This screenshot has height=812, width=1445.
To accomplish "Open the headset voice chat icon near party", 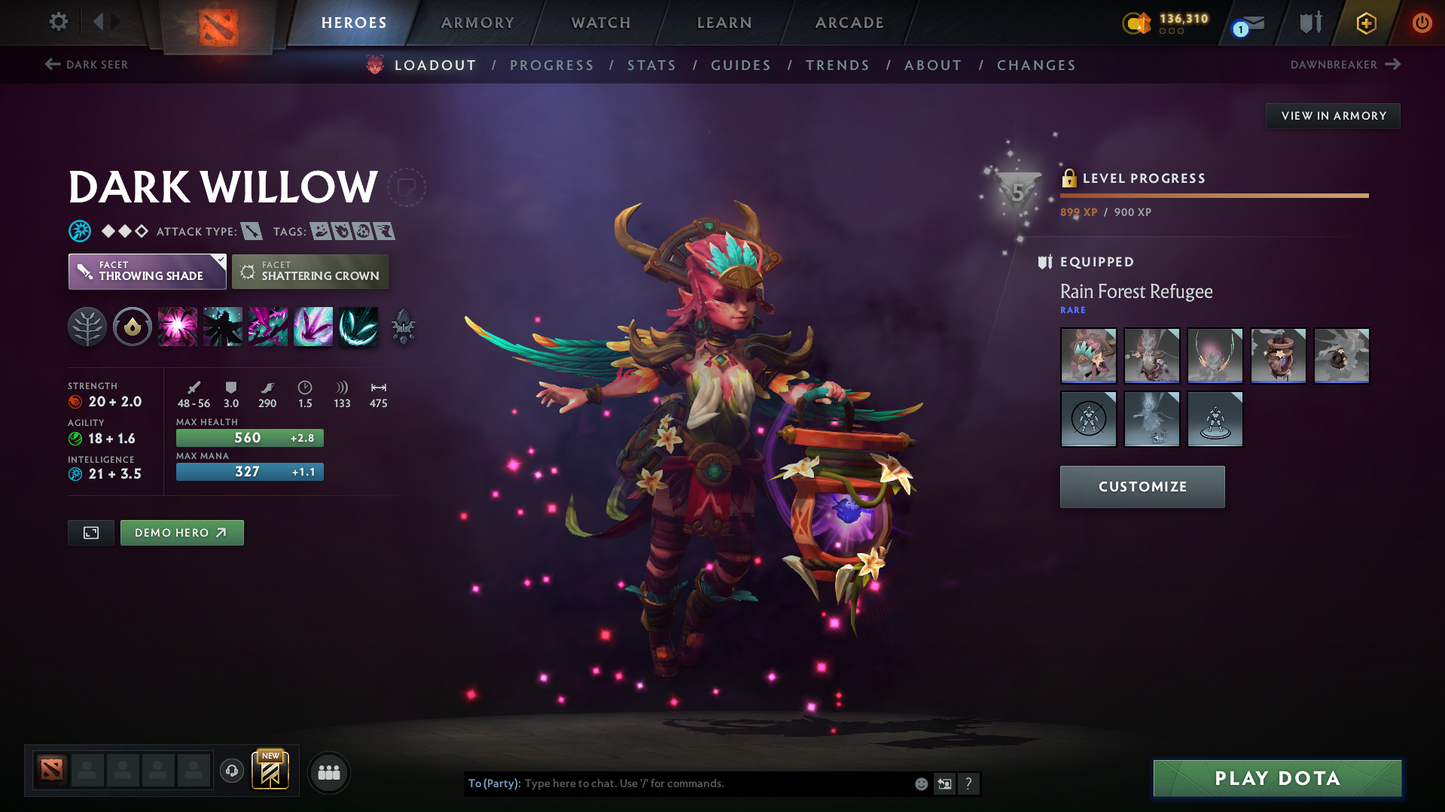I will (x=232, y=770).
